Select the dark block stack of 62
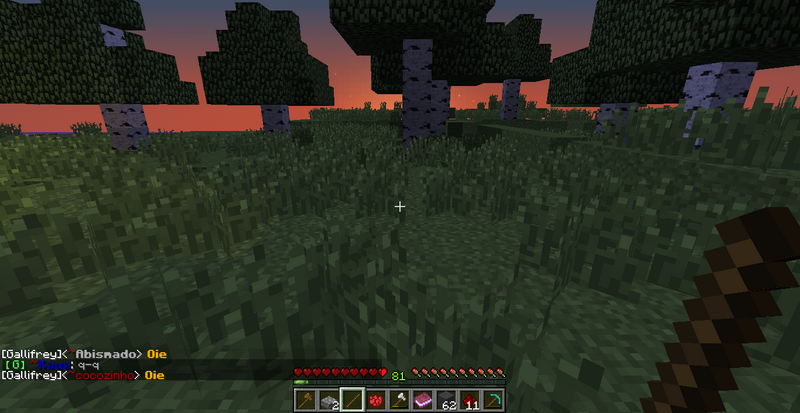The width and height of the screenshot is (800, 413). click(448, 399)
